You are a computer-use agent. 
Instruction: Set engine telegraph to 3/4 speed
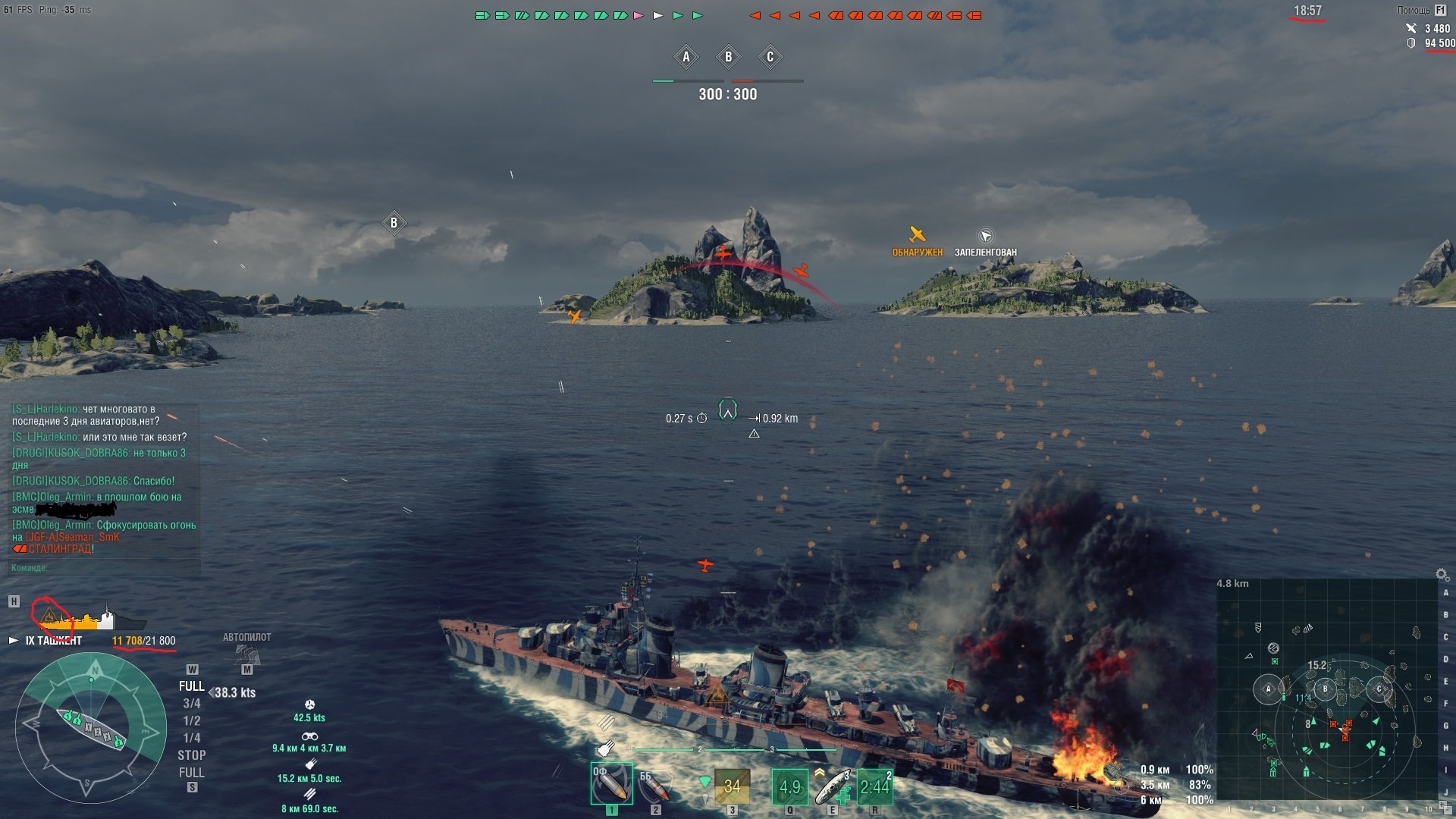tap(192, 704)
